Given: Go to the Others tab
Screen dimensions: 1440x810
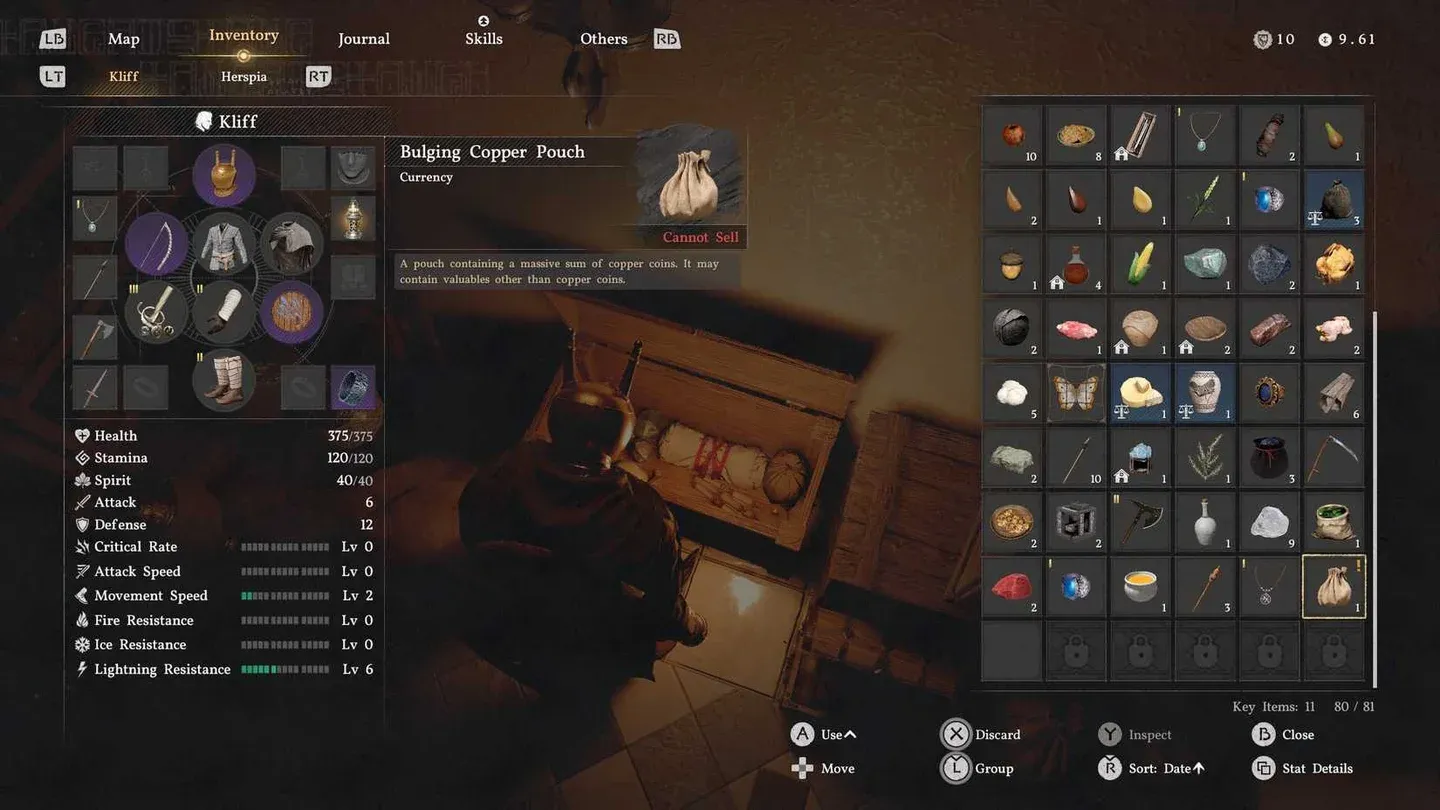Looking at the screenshot, I should pyautogui.click(x=604, y=39).
